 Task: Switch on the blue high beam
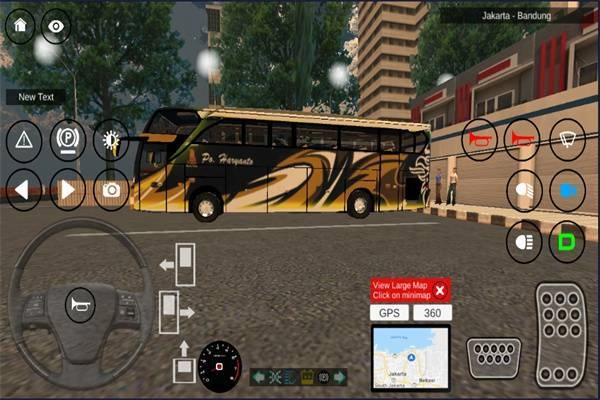coord(567,190)
